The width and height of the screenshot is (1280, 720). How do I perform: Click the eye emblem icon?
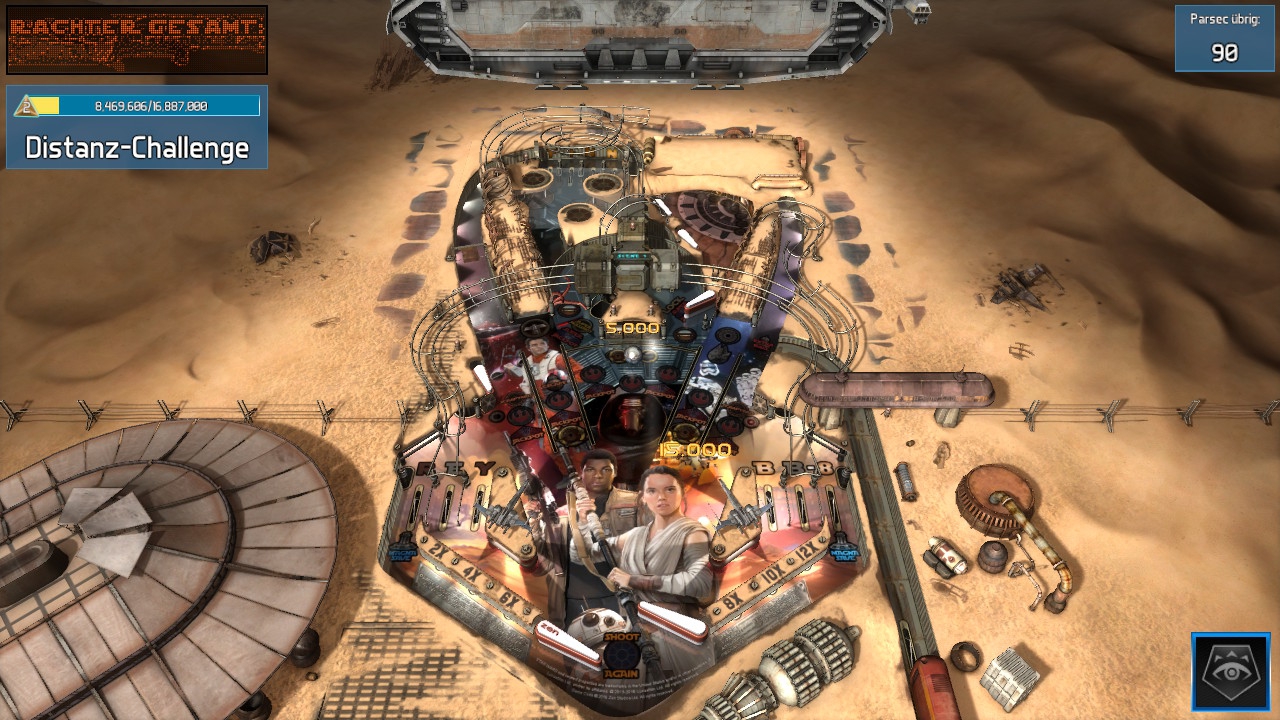(x=1231, y=672)
